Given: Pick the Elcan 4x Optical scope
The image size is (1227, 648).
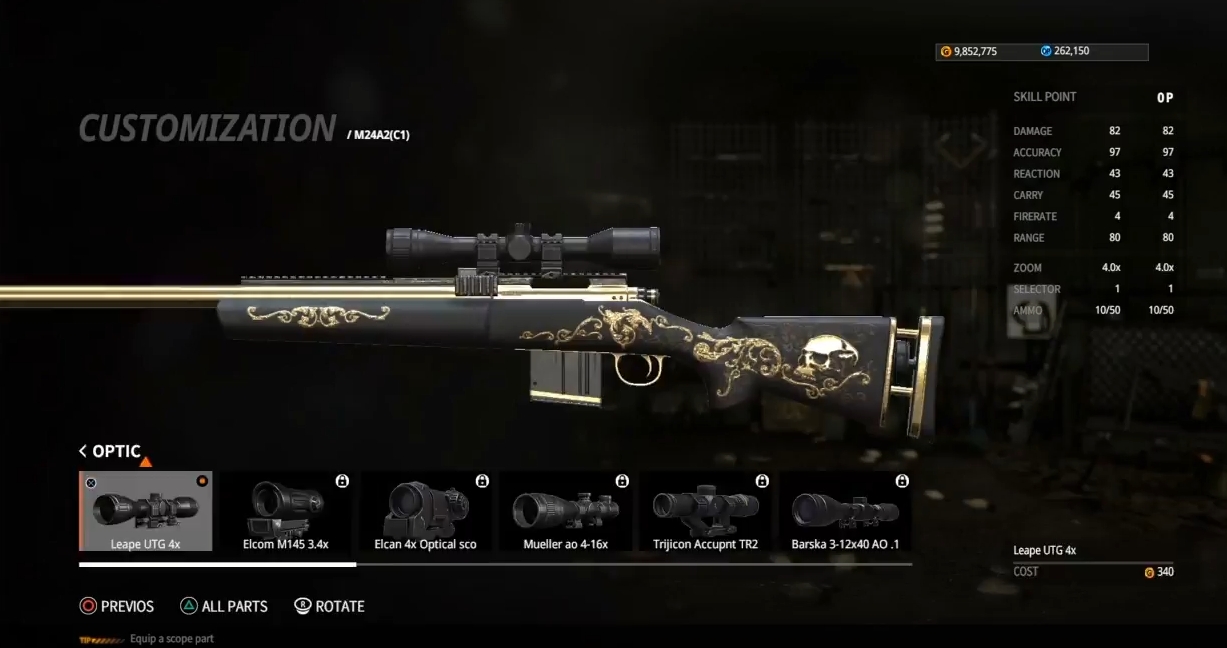Looking at the screenshot, I should 426,511.
